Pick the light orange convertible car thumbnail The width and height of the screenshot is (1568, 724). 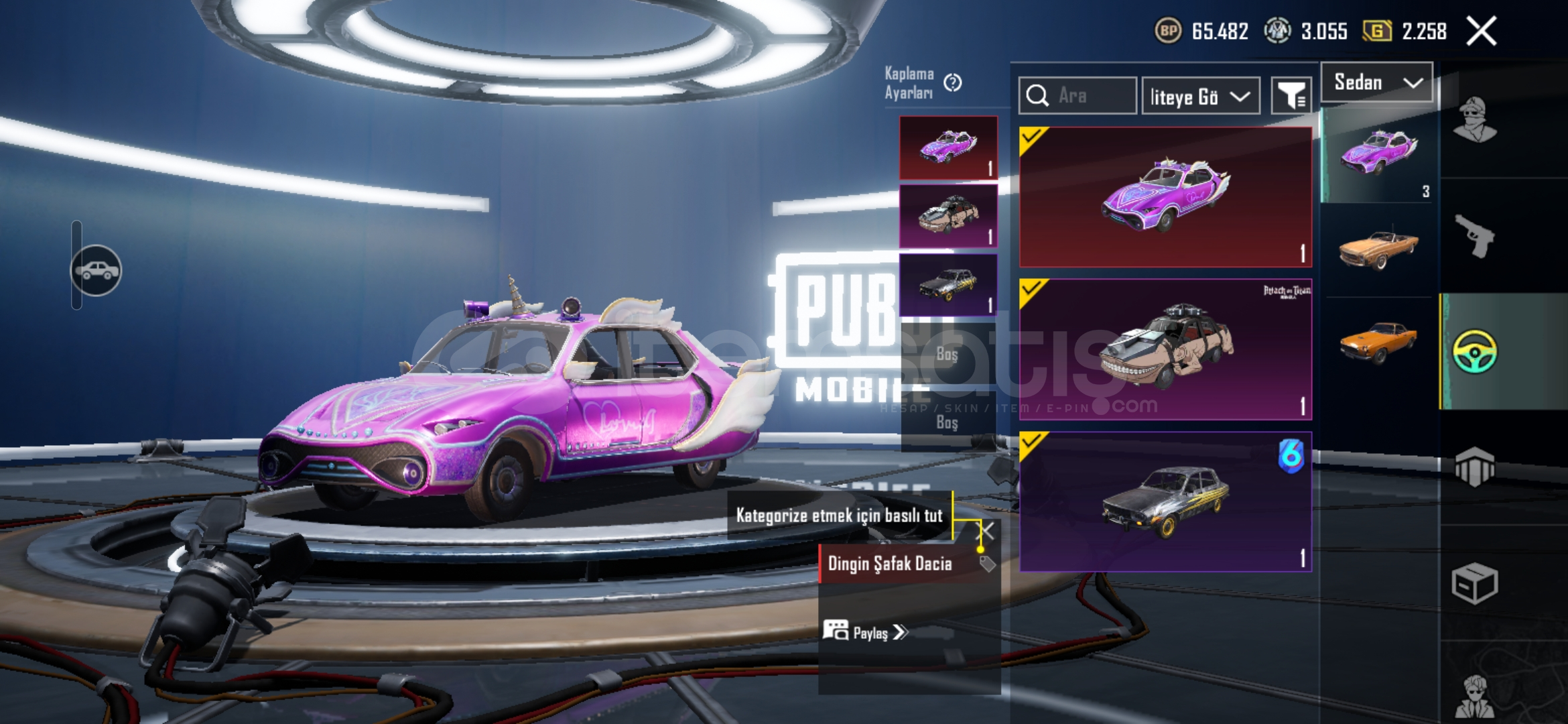(1378, 249)
